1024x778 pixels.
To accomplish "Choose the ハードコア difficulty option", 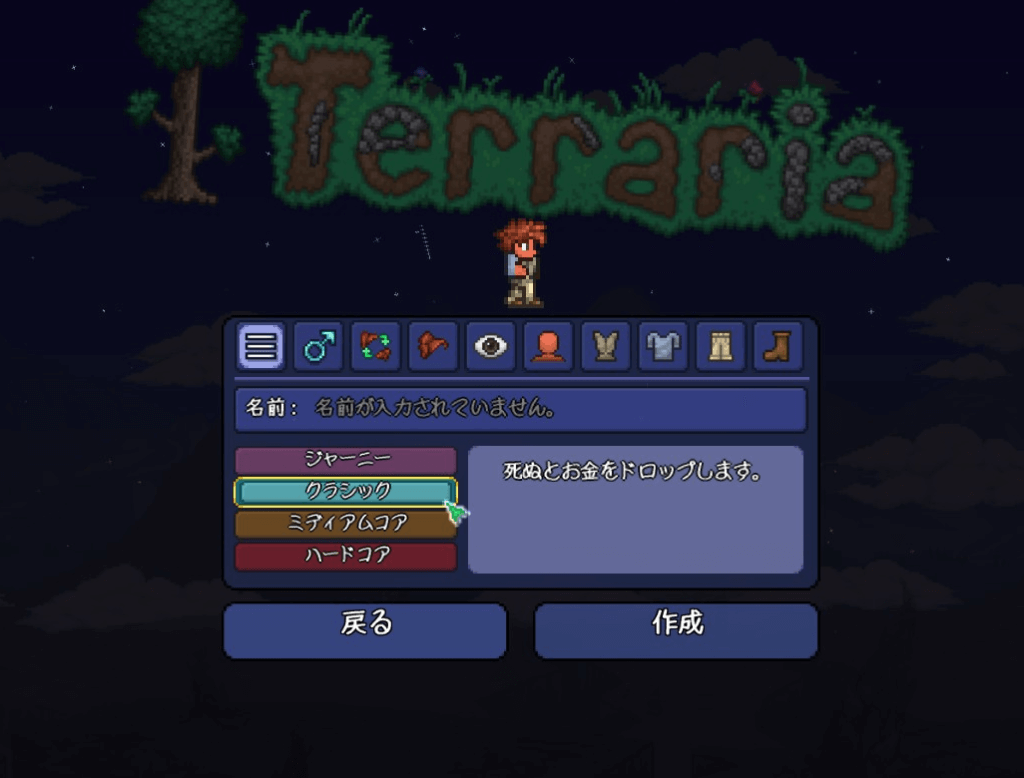I will pos(346,555).
